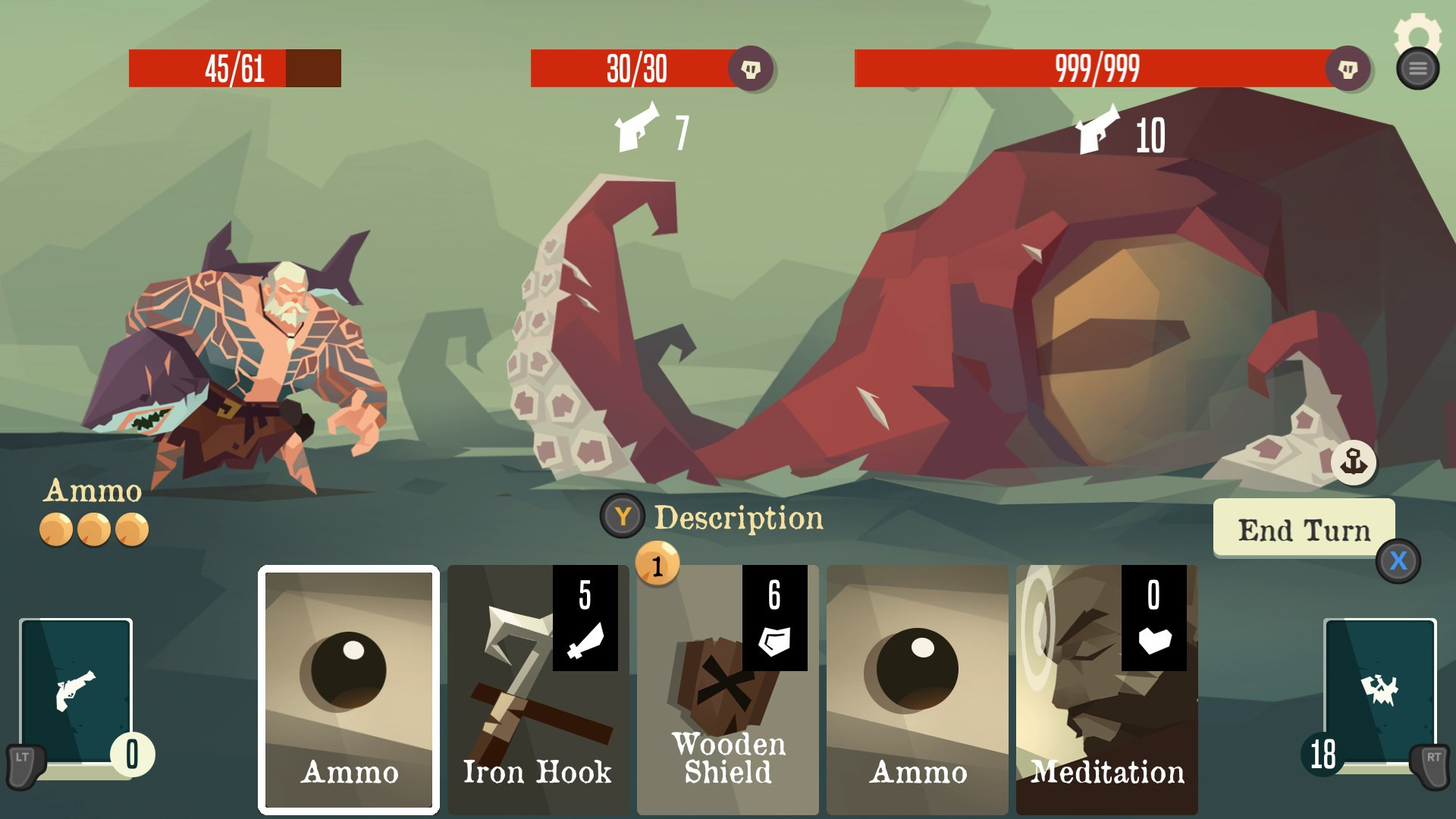Pick the Ammo card beside Meditation
Viewport: 1456px width, 819px height.
pyautogui.click(x=917, y=689)
